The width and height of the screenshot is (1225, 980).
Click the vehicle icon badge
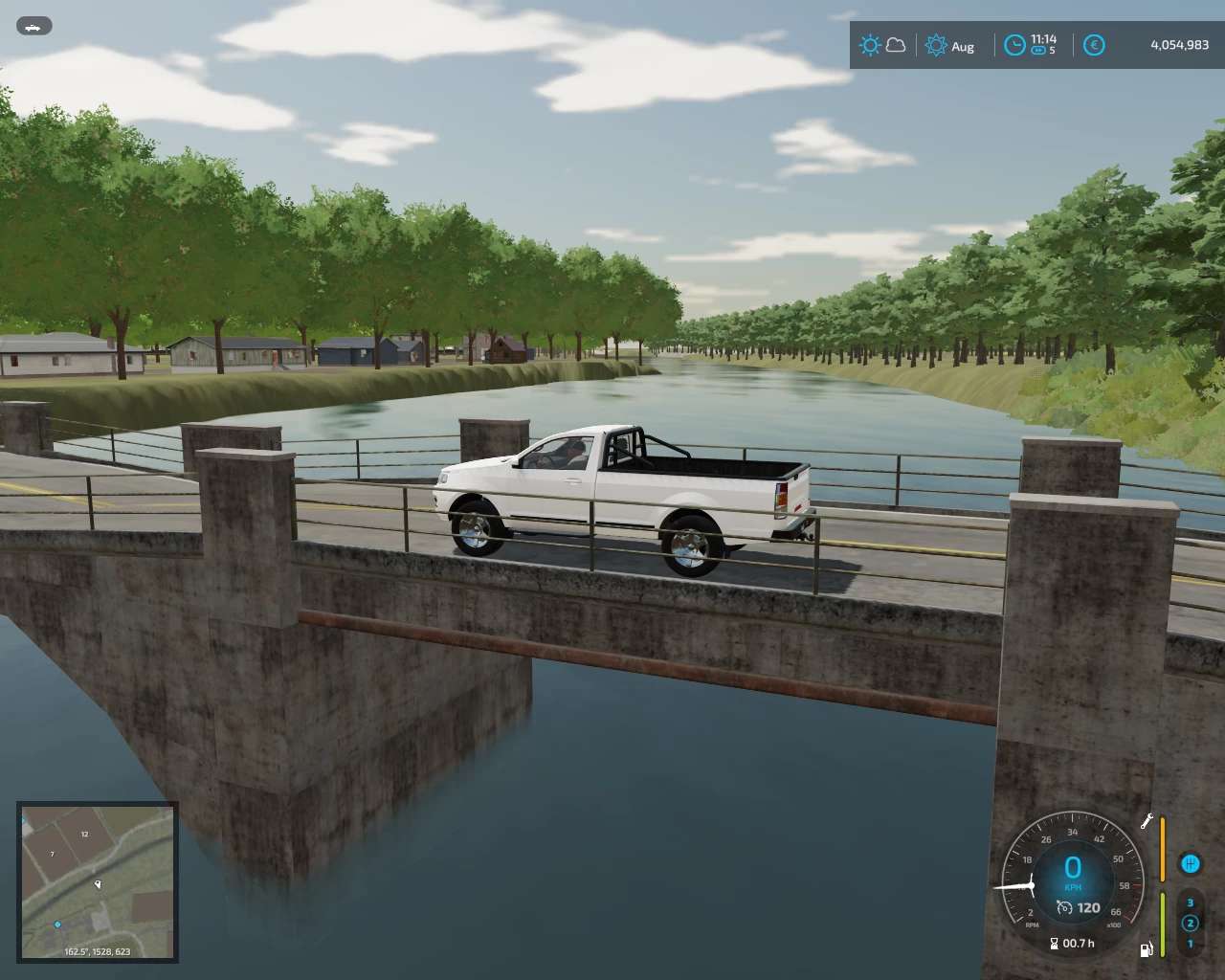click(x=34, y=27)
